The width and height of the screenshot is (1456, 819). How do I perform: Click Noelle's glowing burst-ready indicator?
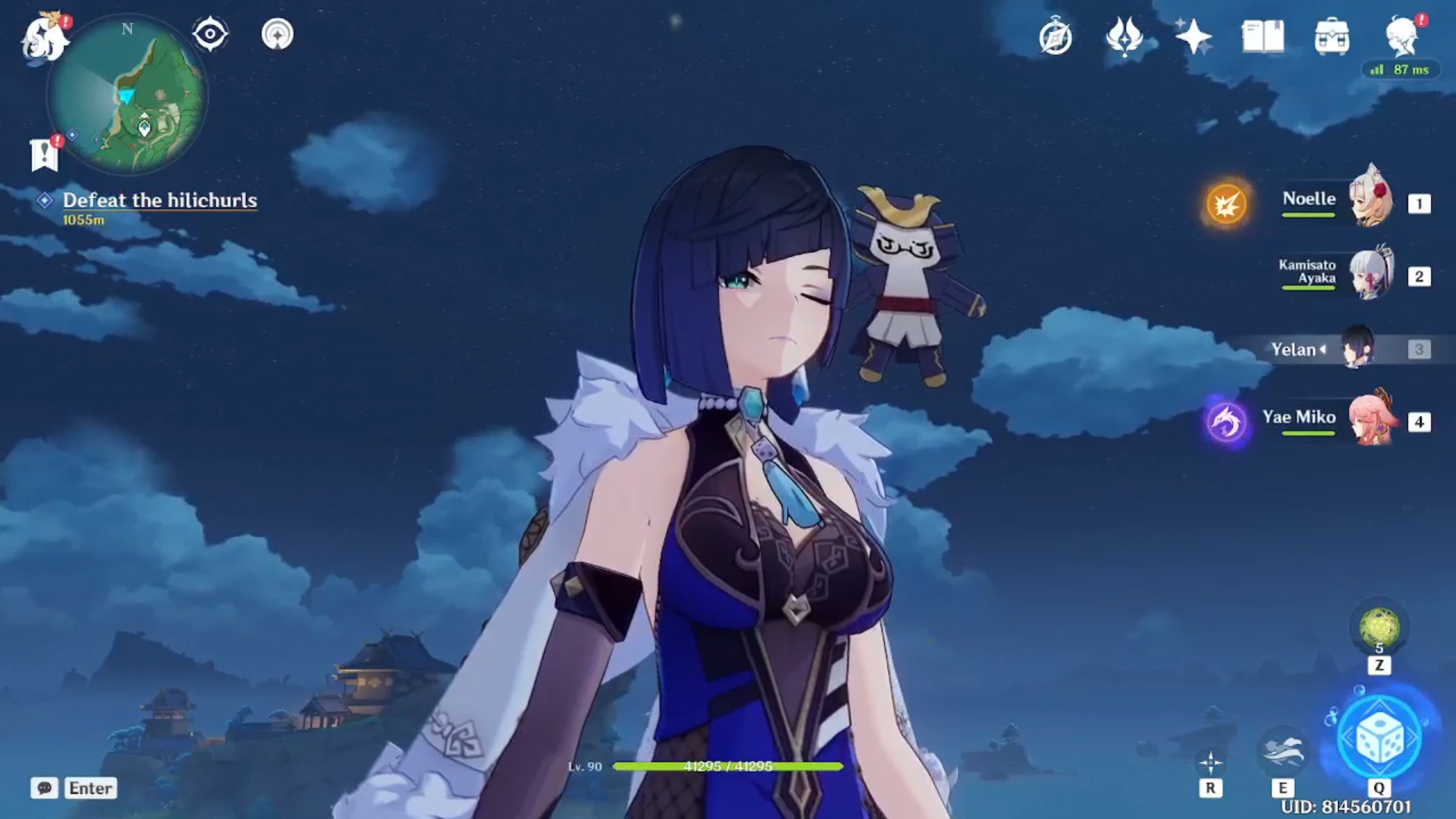pyautogui.click(x=1225, y=203)
